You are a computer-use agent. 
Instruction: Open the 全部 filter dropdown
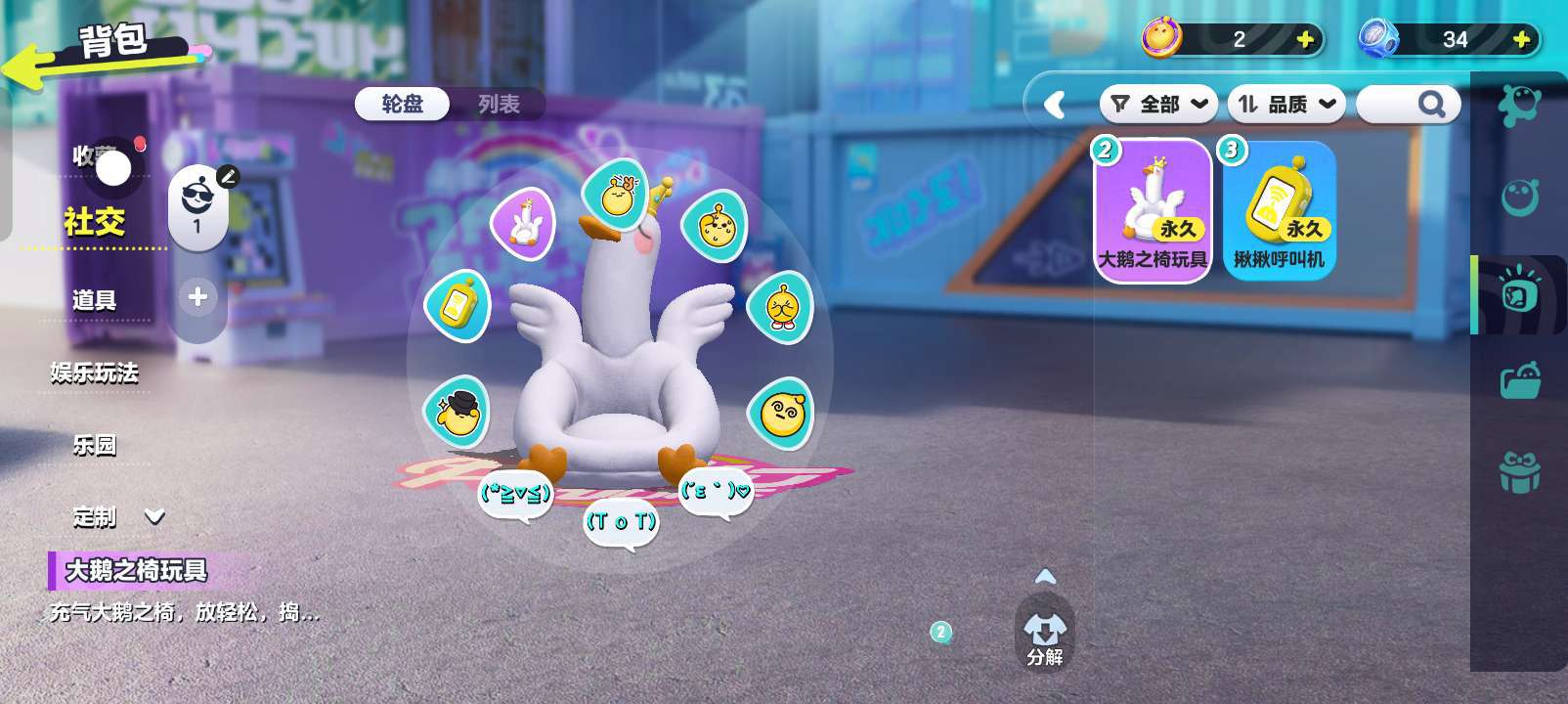(x=1159, y=104)
